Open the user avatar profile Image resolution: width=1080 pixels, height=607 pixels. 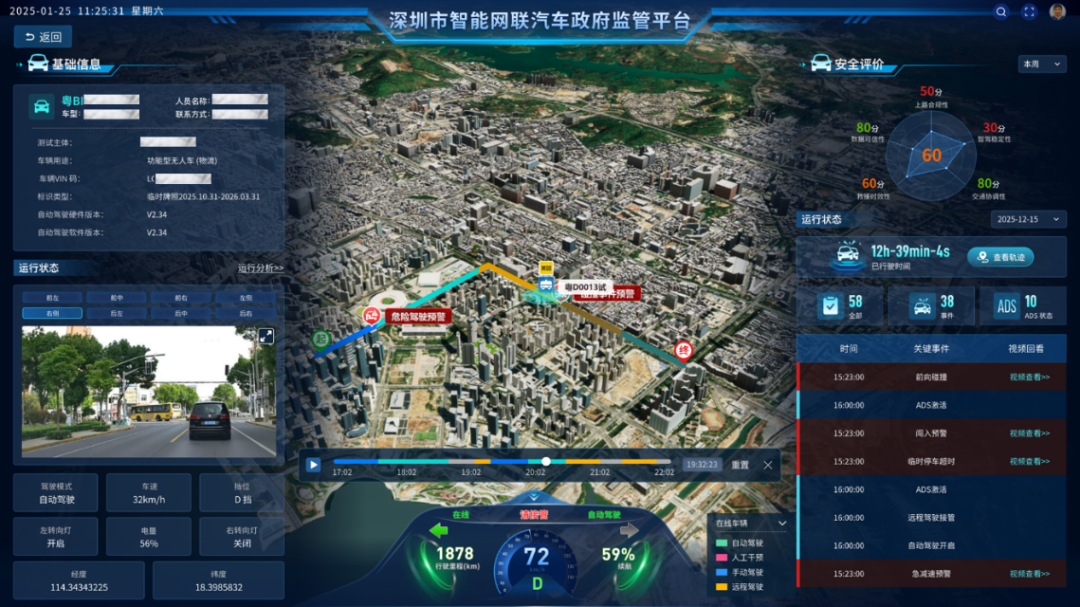(1057, 12)
